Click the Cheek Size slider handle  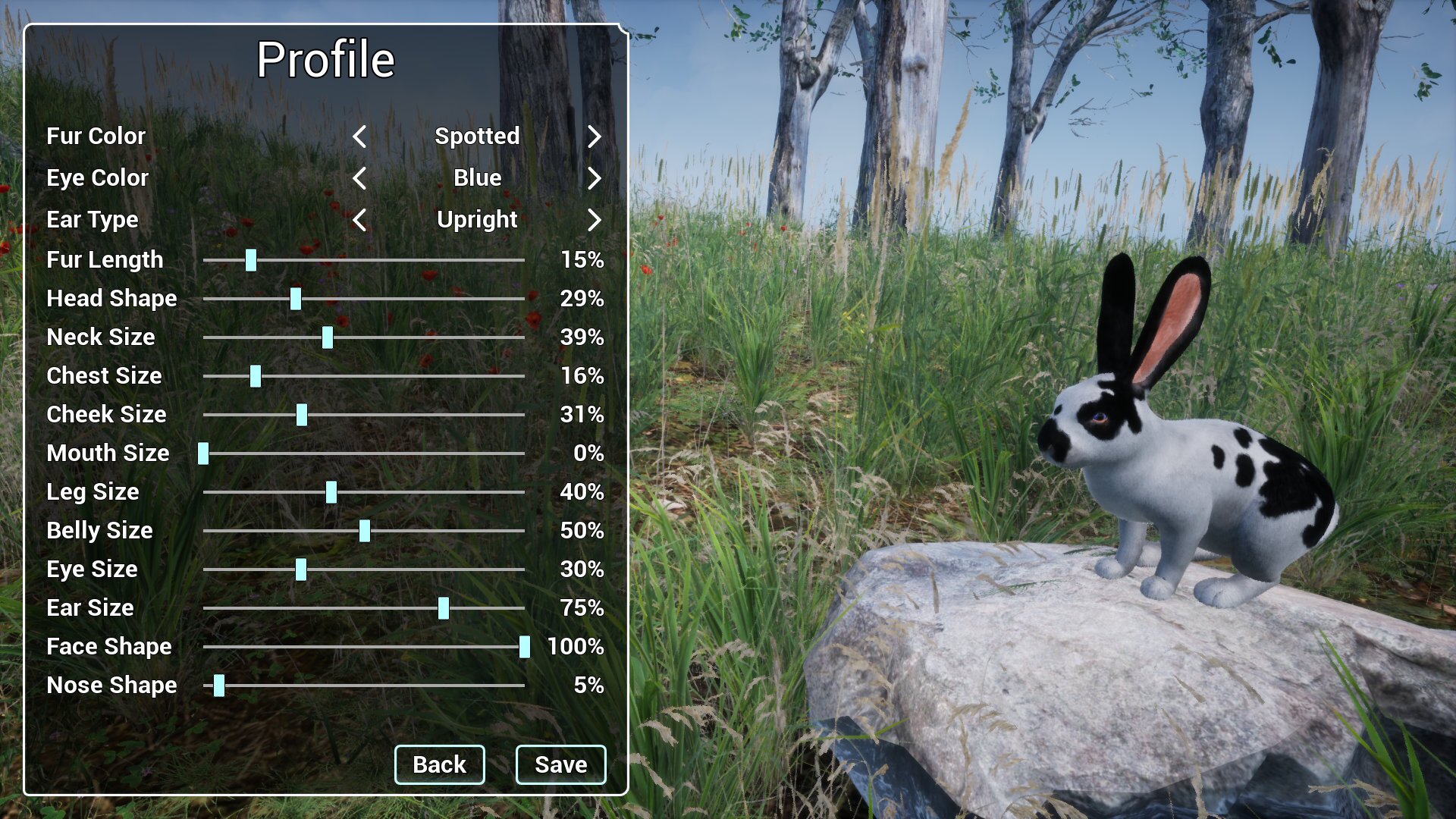click(302, 415)
